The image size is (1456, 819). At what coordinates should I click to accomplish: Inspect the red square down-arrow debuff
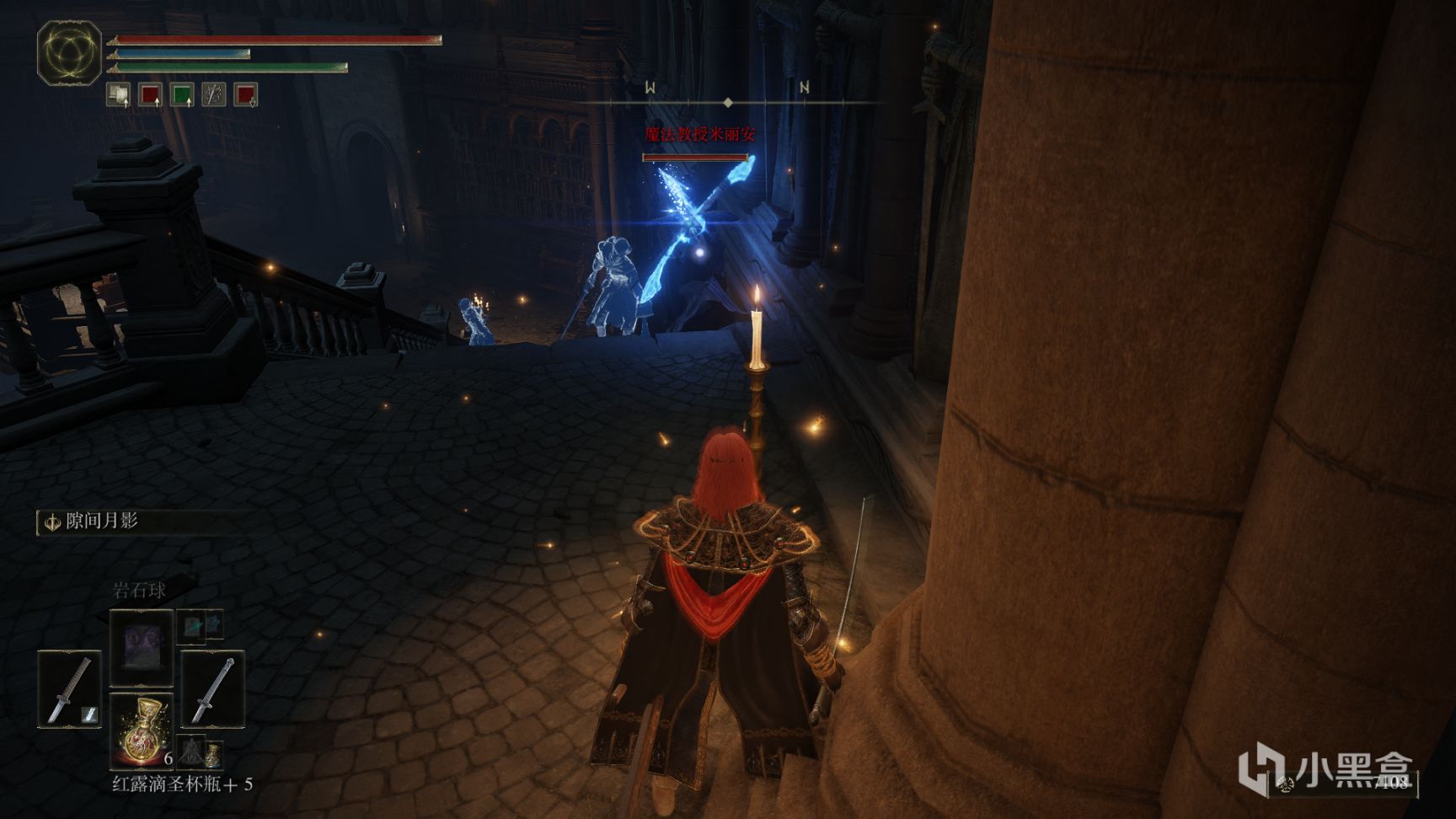(245, 94)
